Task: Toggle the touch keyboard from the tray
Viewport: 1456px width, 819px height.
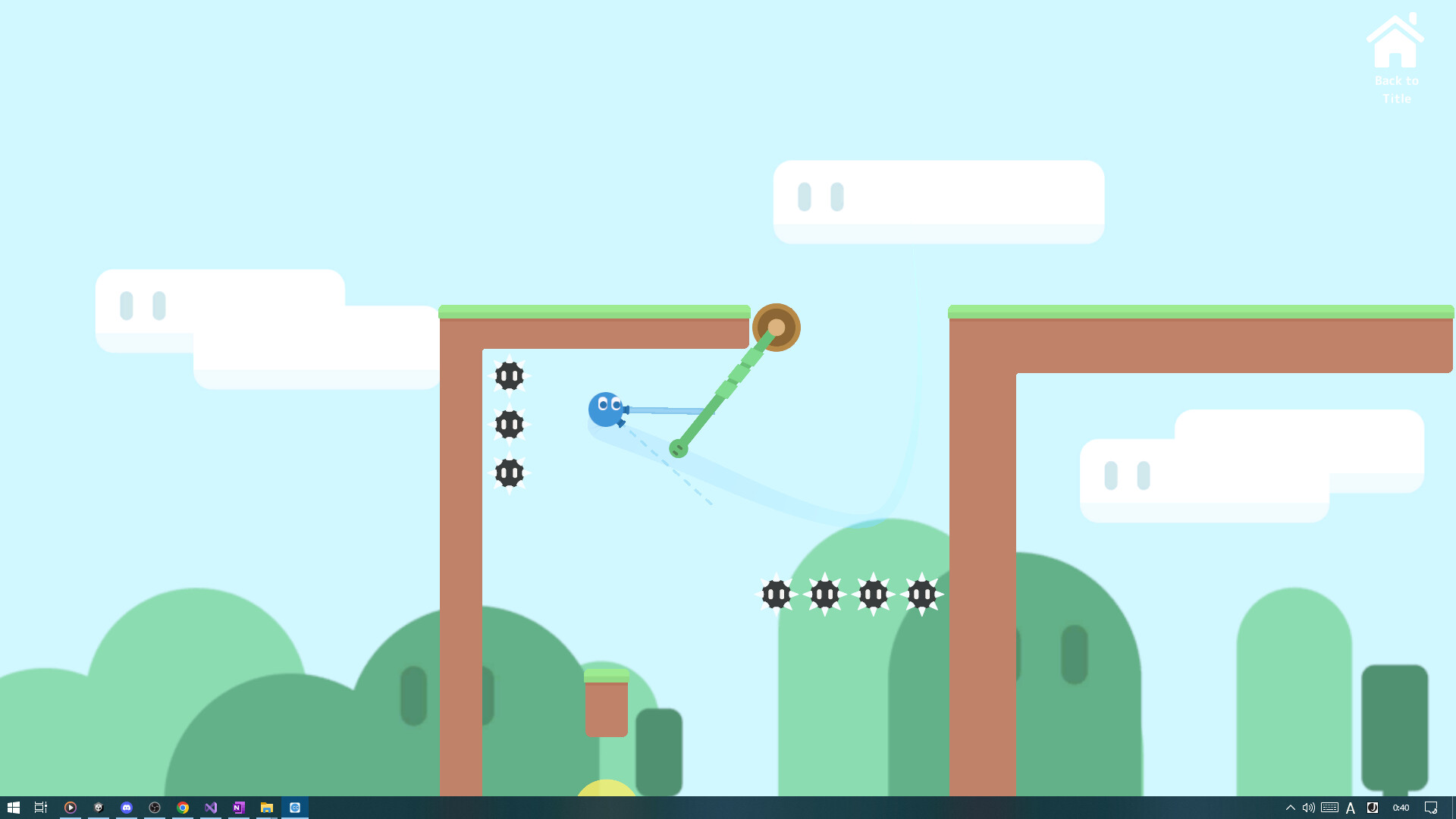Action: 1331,808
